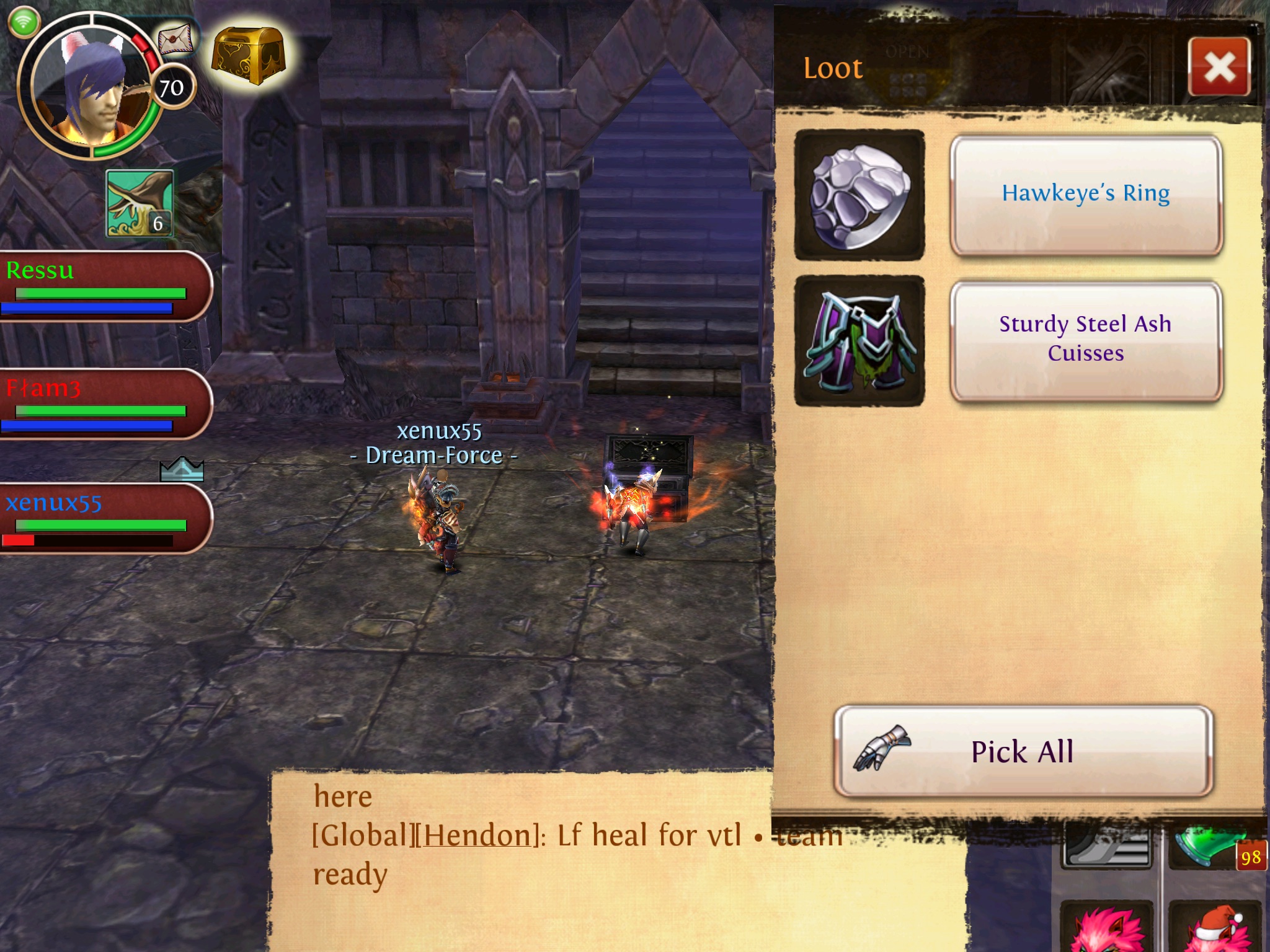
Task: Open the mail envelope icon
Action: pos(175,40)
